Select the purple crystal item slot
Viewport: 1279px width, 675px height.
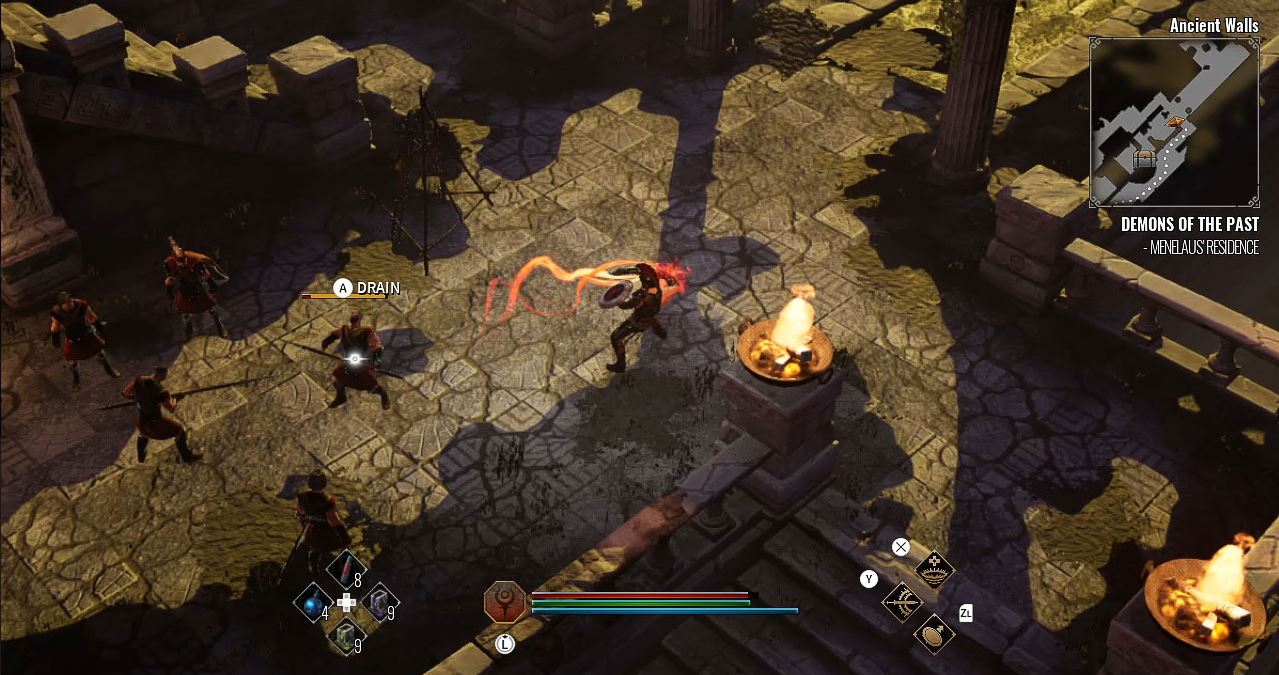pyautogui.click(x=379, y=602)
